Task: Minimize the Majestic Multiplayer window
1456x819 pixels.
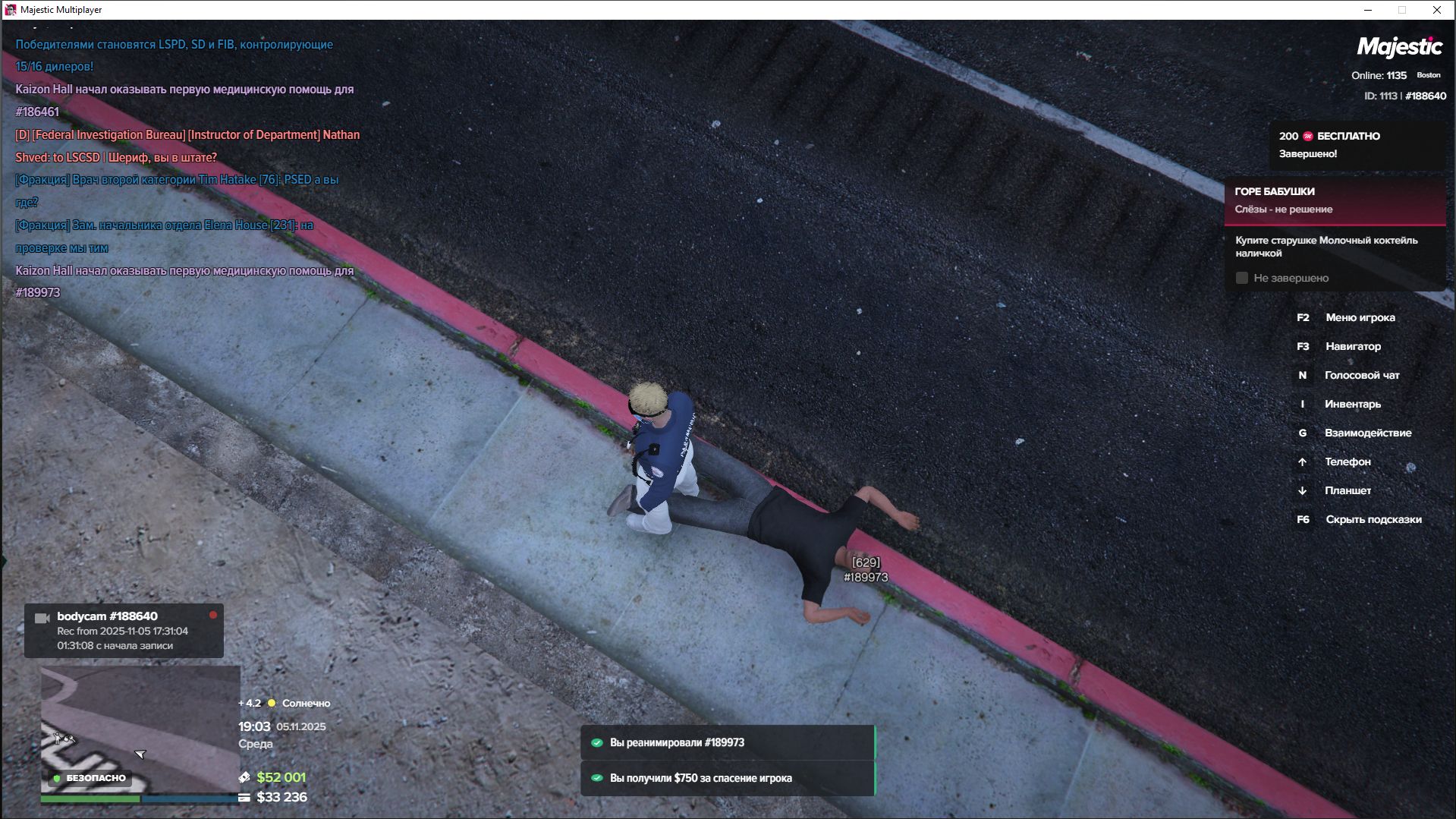Action: coord(1368,10)
